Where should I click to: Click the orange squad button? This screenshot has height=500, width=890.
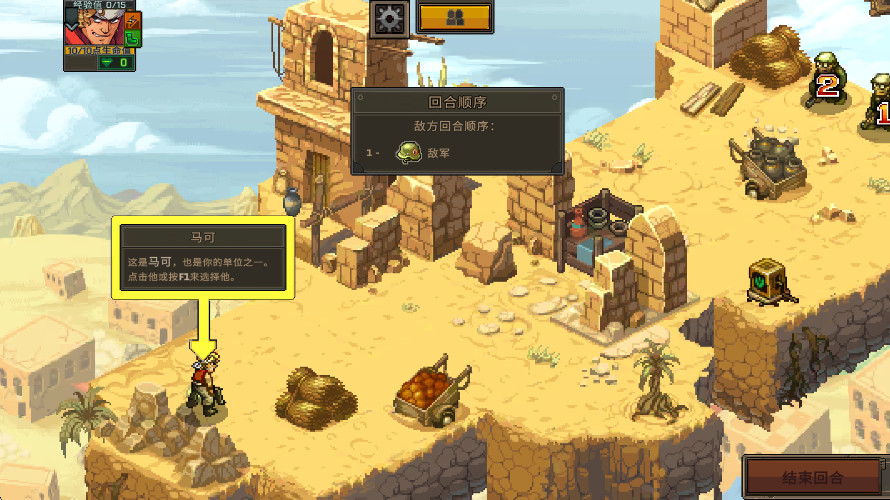click(x=454, y=17)
